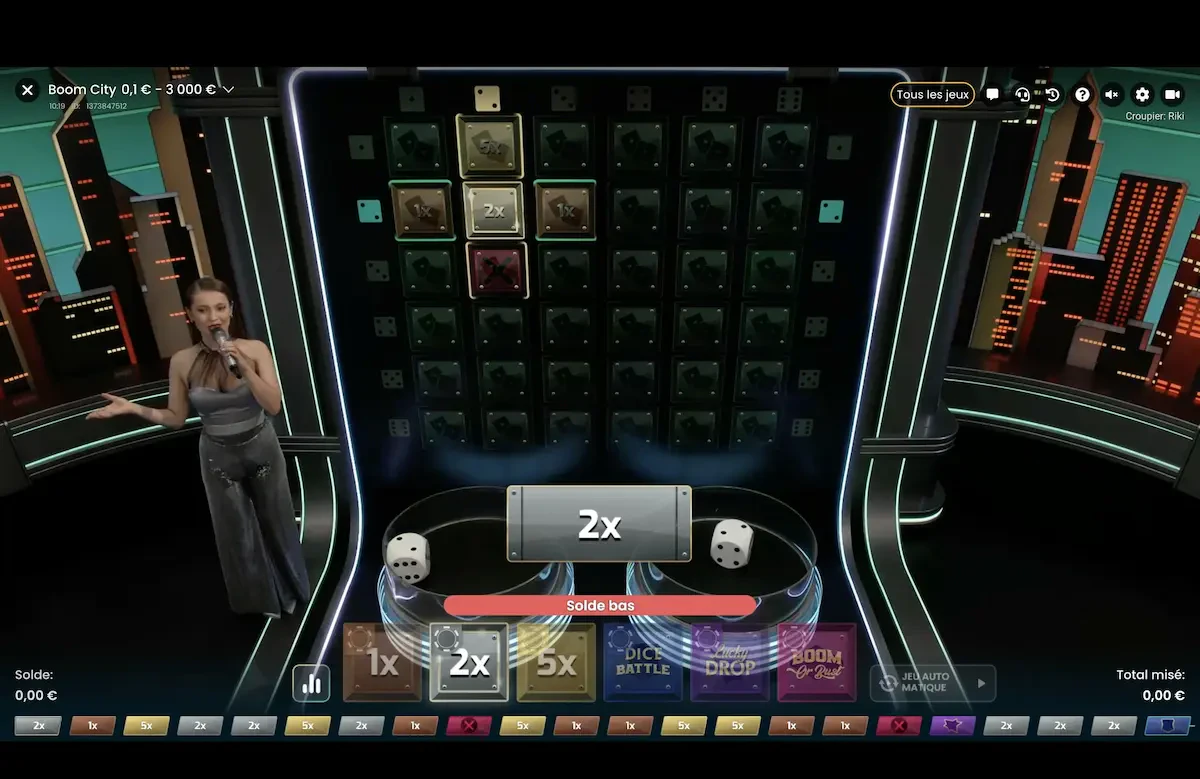The height and width of the screenshot is (779, 1200).
Task: Contact live support via headset icon
Action: (1022, 94)
